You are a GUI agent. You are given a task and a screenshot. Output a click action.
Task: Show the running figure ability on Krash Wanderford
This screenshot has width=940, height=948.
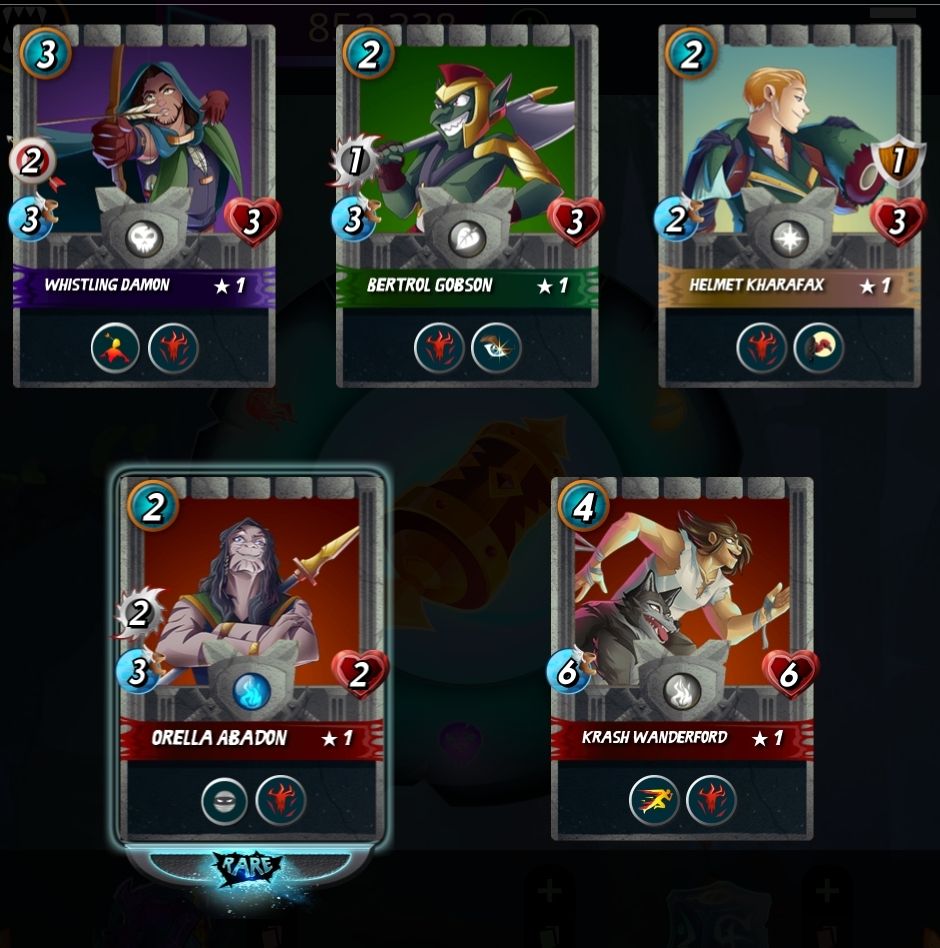[654, 799]
